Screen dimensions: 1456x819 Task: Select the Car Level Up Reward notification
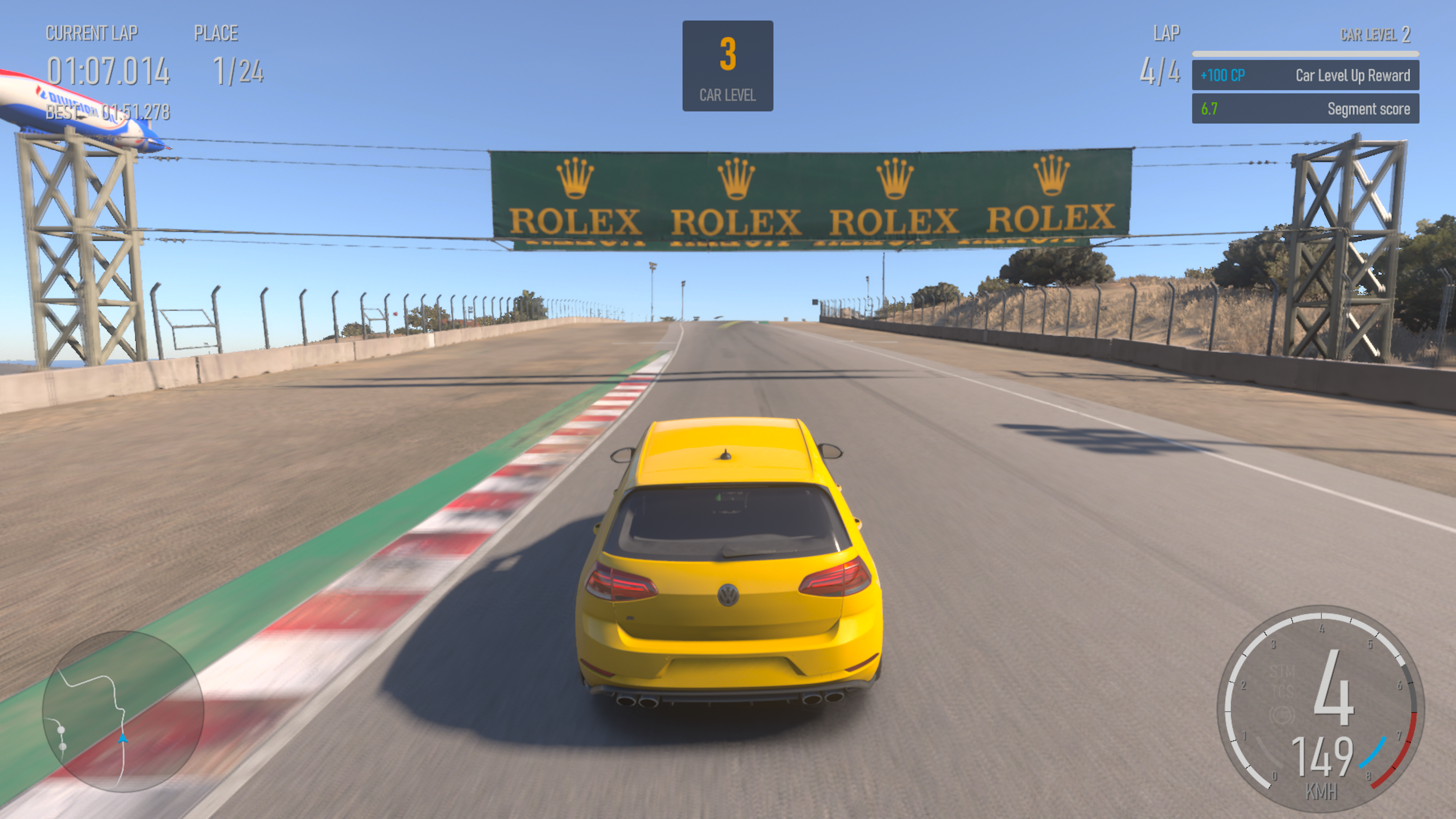1305,75
